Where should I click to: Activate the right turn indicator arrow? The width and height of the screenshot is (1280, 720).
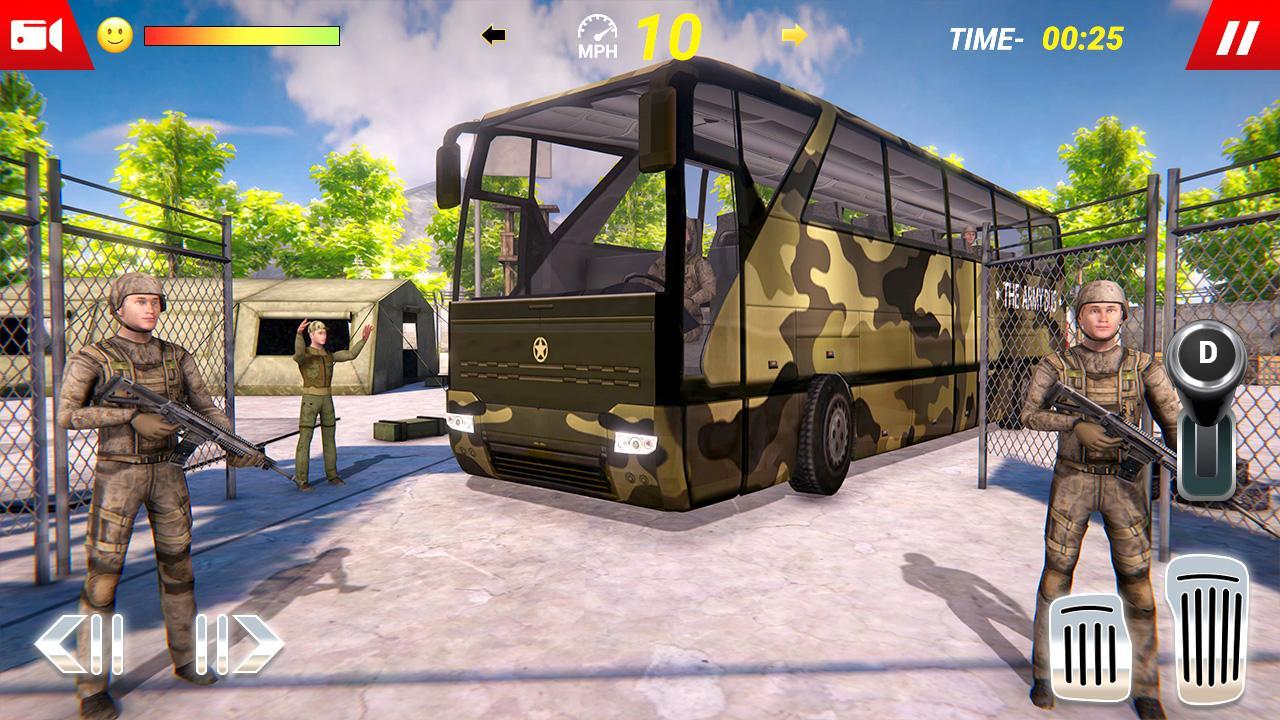pyautogui.click(x=795, y=36)
